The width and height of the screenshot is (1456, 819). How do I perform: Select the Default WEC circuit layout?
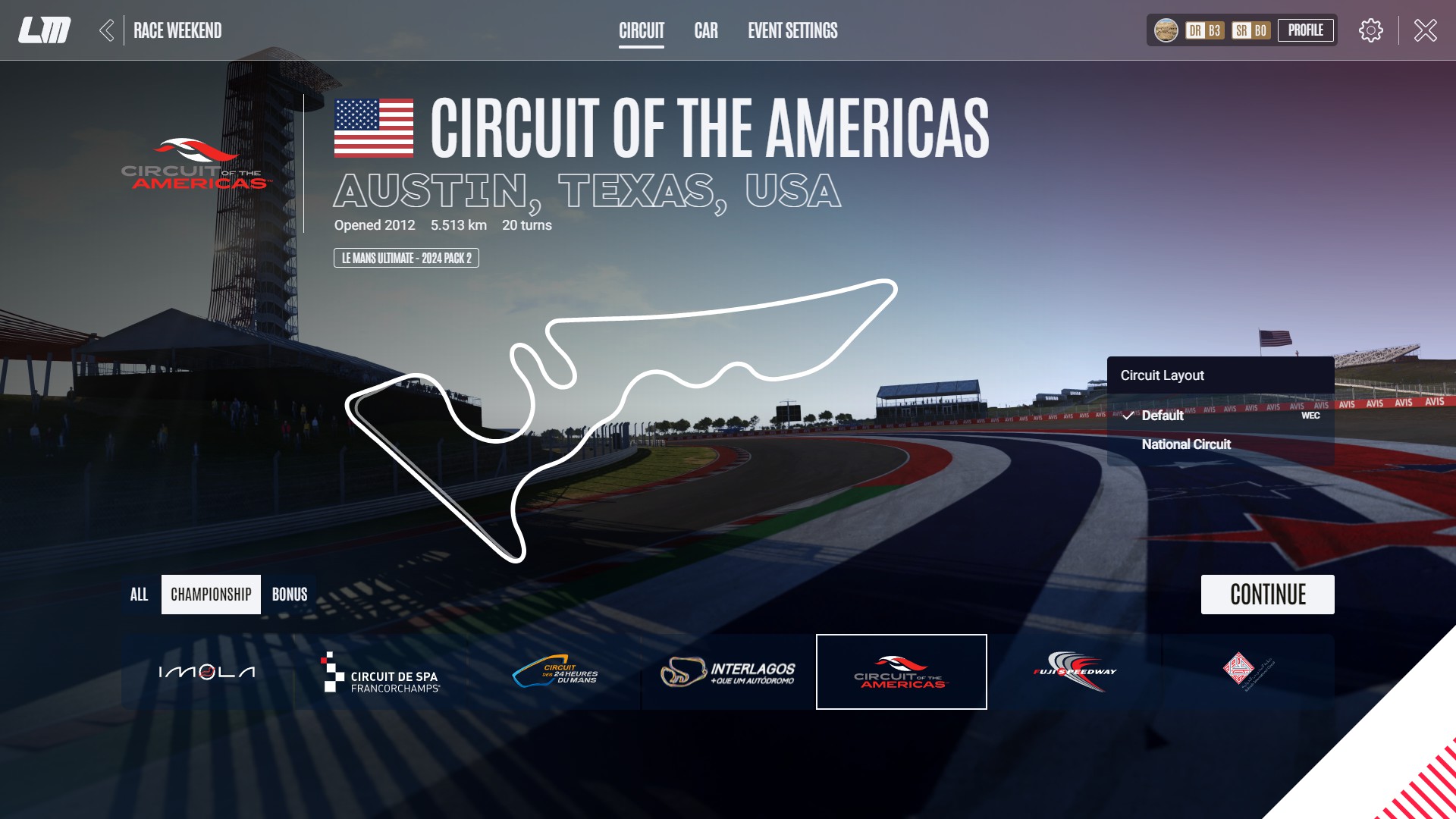click(1162, 416)
